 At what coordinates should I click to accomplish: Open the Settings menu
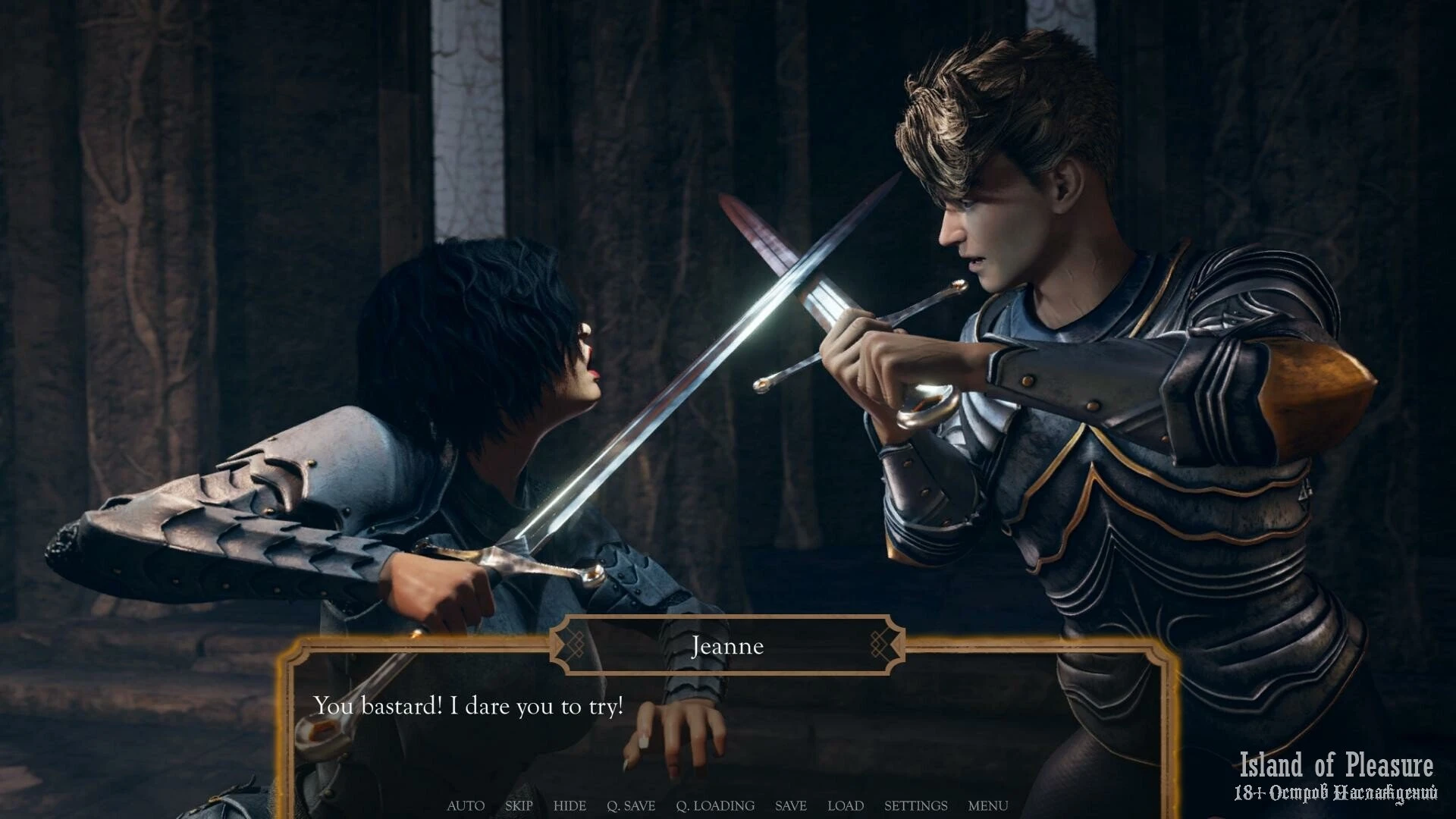pos(915,805)
